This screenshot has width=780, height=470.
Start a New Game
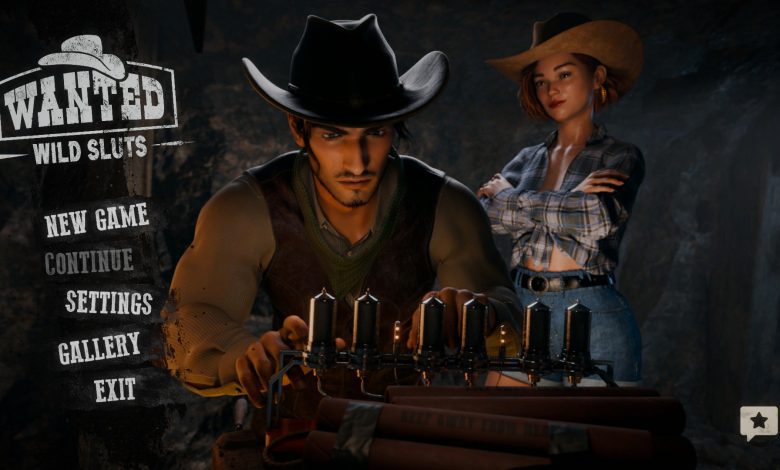pyautogui.click(x=96, y=220)
